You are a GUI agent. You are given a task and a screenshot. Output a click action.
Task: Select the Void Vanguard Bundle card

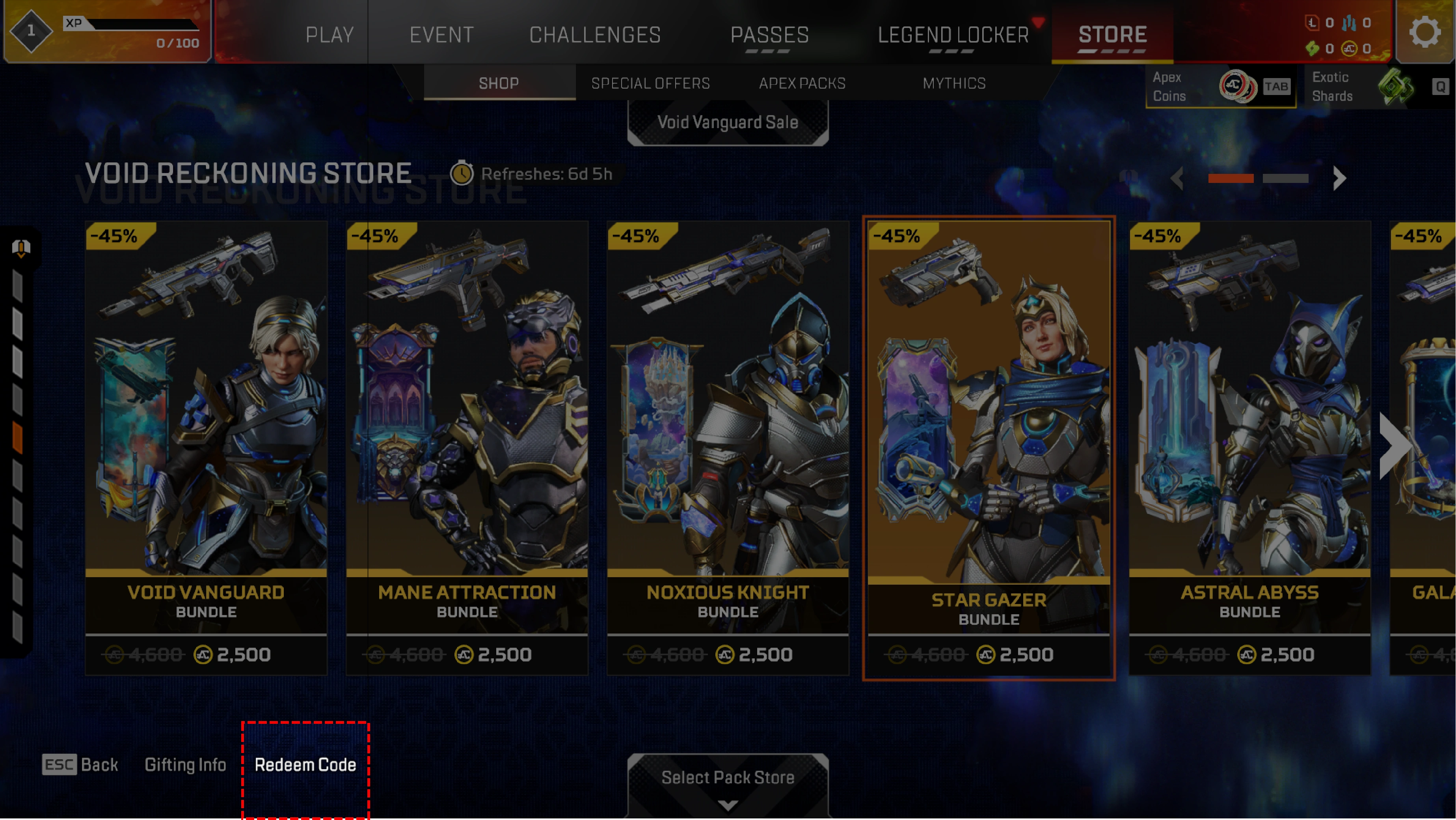point(206,447)
